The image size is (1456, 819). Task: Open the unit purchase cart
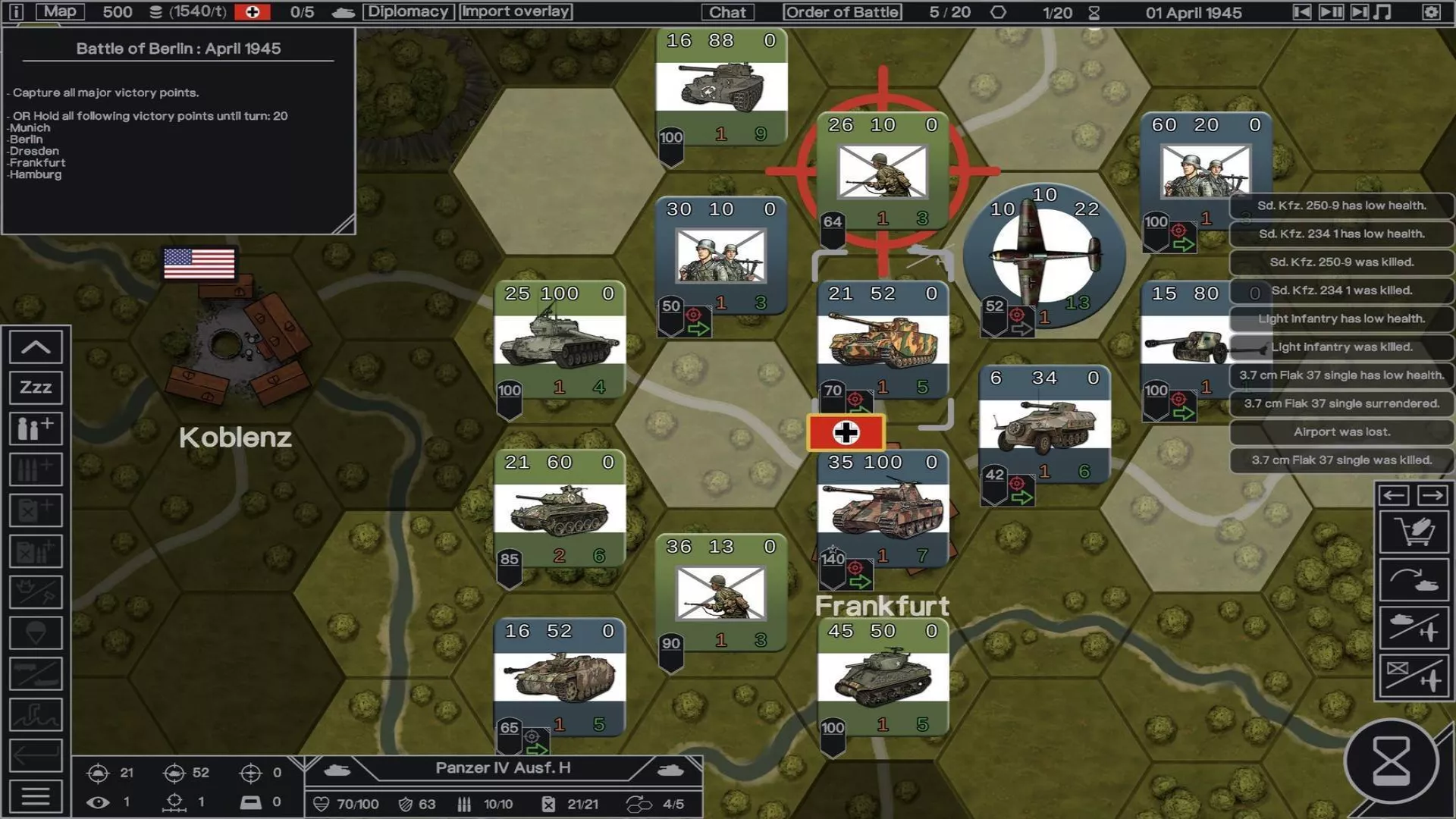click(x=1414, y=532)
